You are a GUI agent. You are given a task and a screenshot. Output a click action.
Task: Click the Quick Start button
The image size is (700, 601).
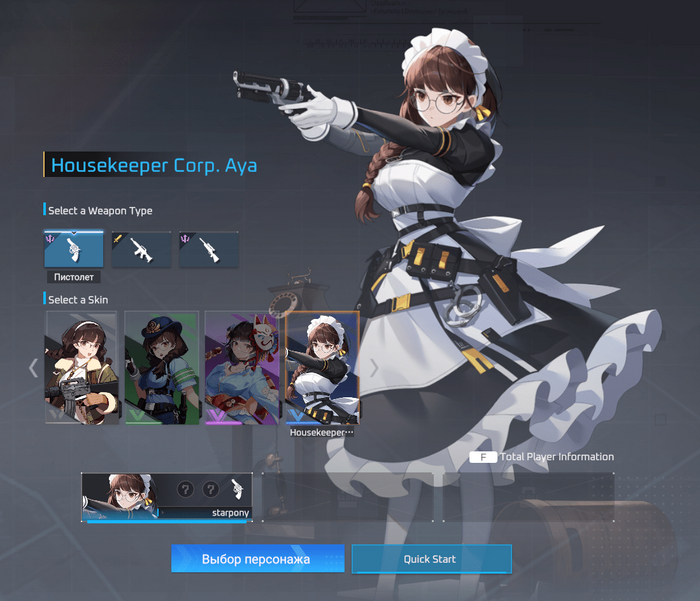tap(431, 559)
